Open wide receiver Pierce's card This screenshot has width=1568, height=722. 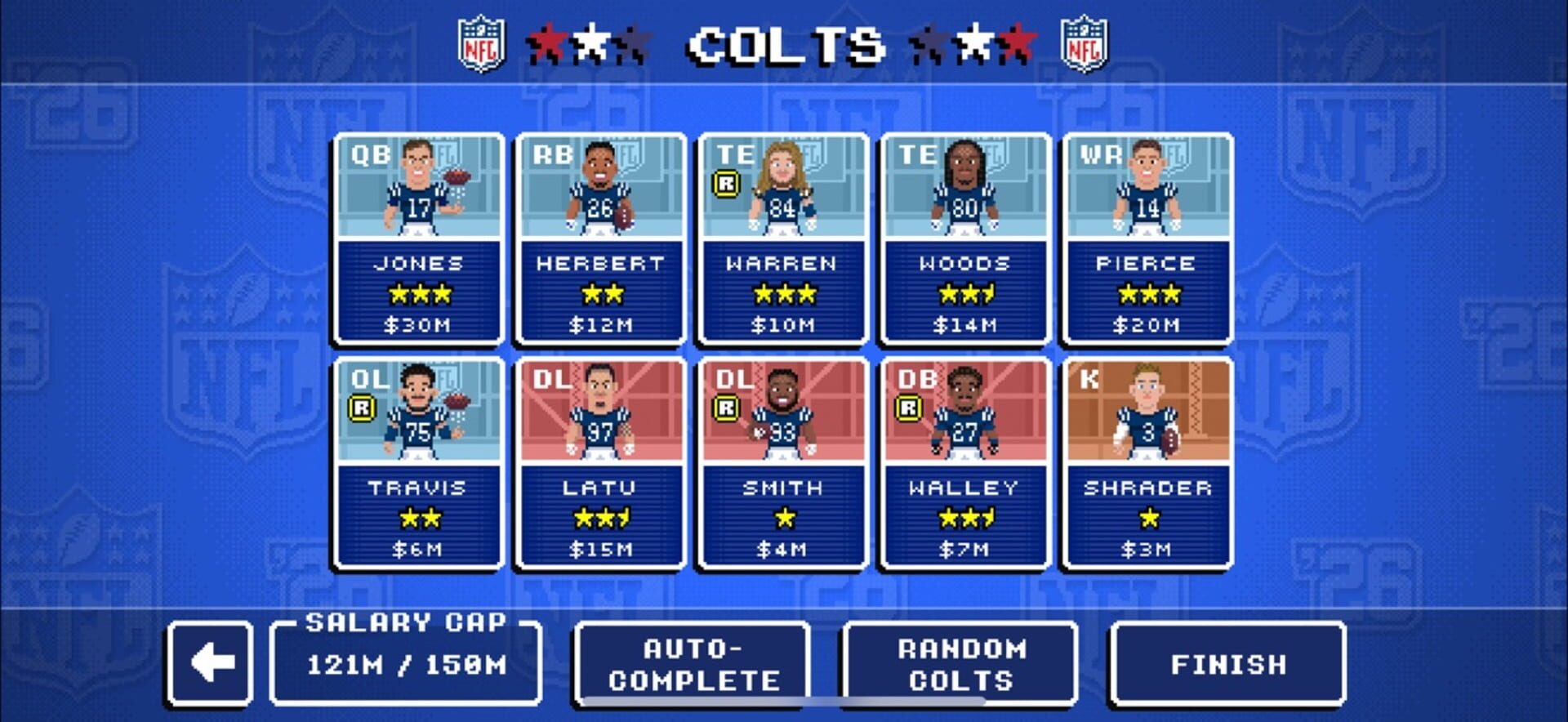click(1147, 237)
